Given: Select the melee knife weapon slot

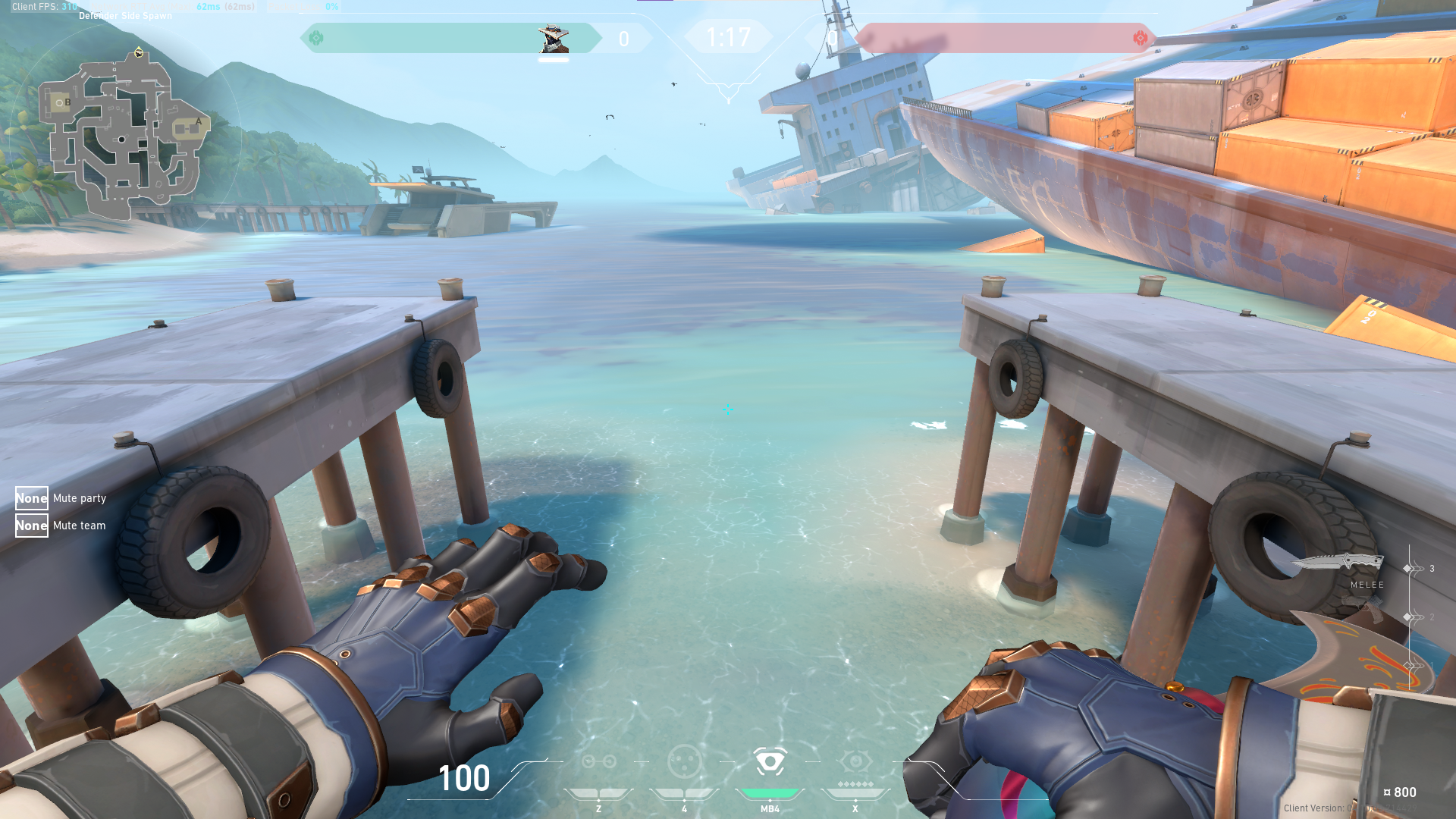Looking at the screenshot, I should pyautogui.click(x=1338, y=563).
